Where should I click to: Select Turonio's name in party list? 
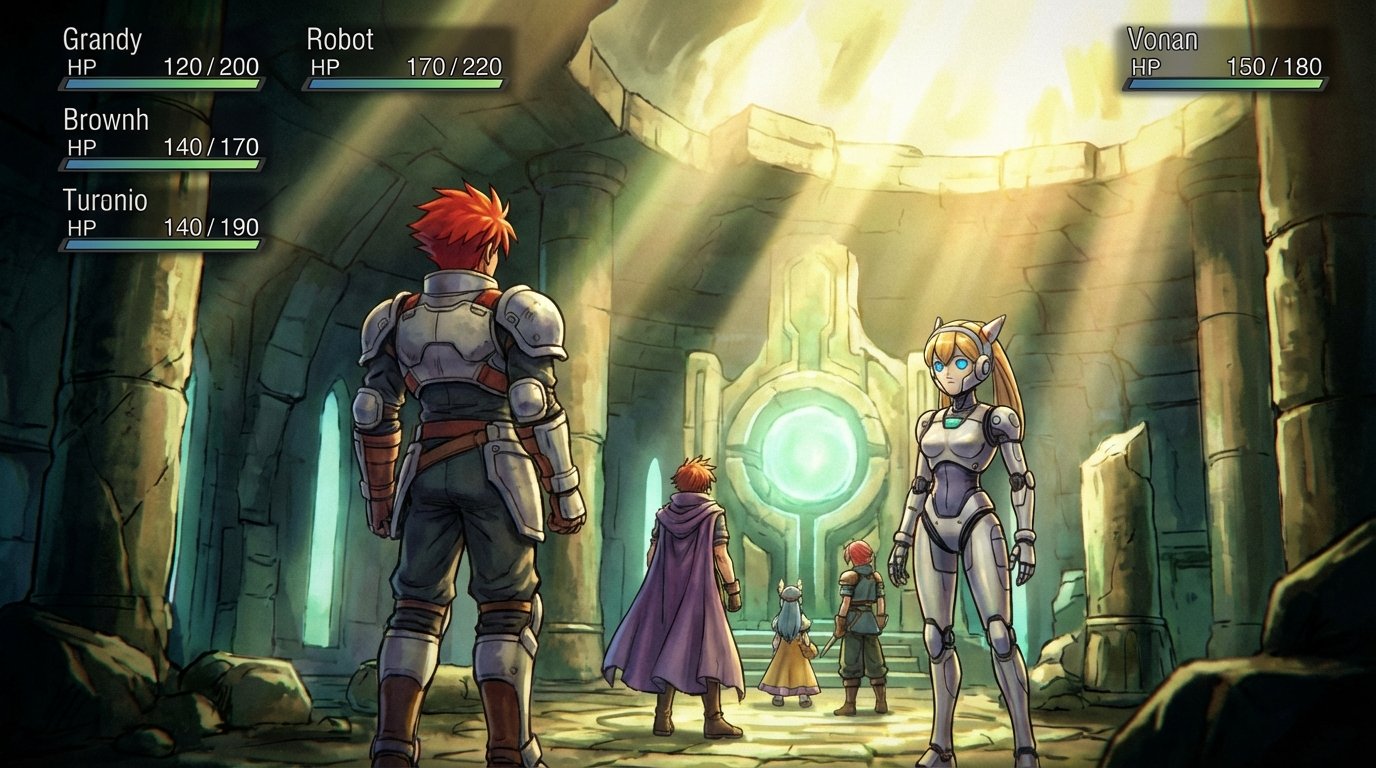[104, 201]
